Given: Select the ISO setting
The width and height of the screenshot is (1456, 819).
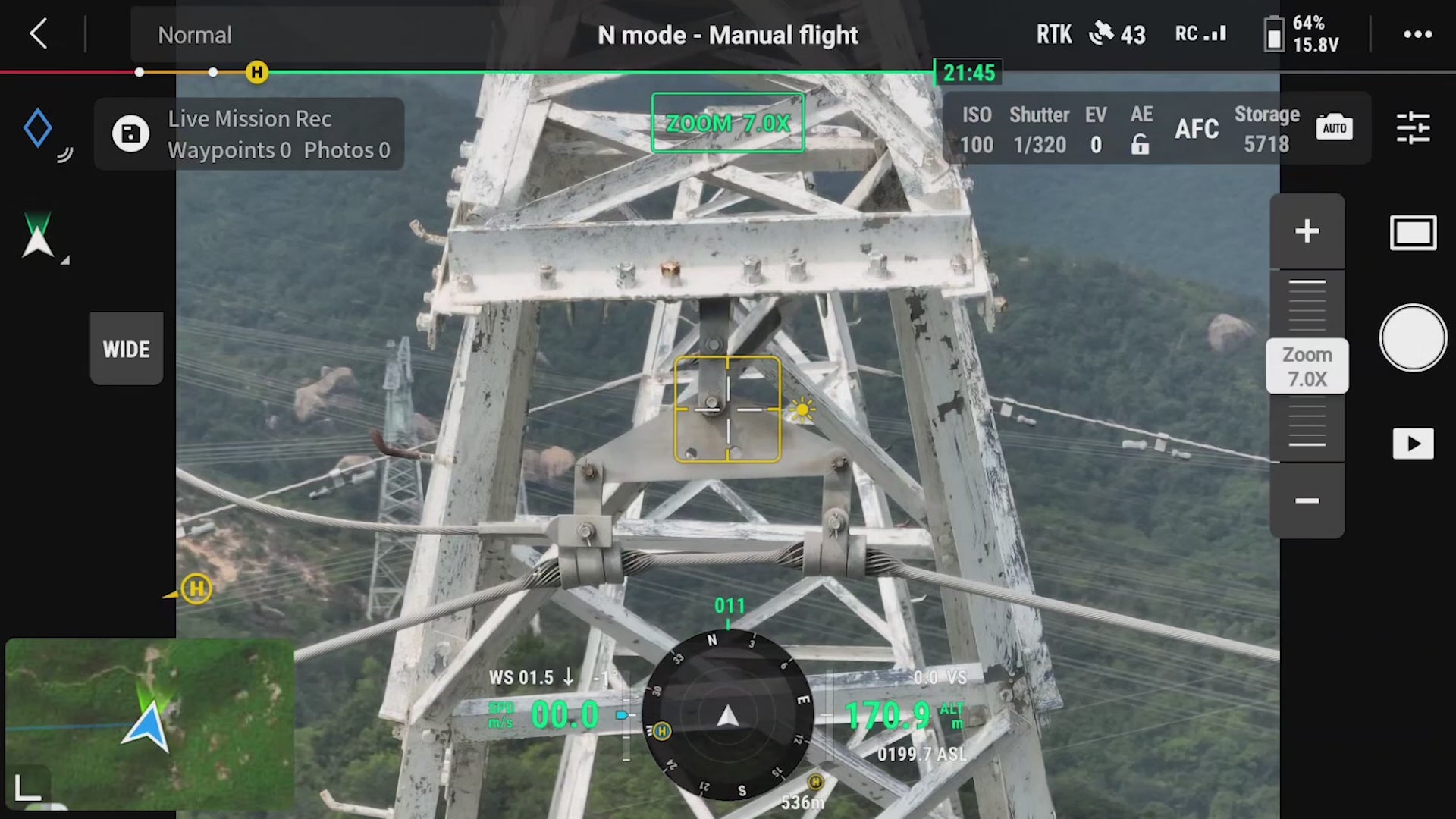Looking at the screenshot, I should pyautogui.click(x=976, y=130).
